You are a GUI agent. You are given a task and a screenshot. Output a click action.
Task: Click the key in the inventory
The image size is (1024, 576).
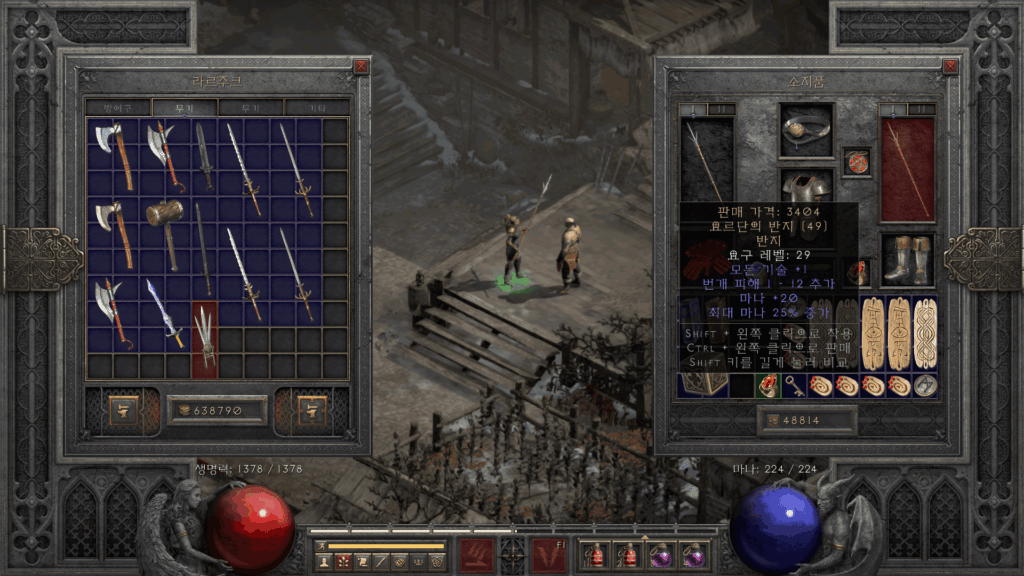click(795, 386)
